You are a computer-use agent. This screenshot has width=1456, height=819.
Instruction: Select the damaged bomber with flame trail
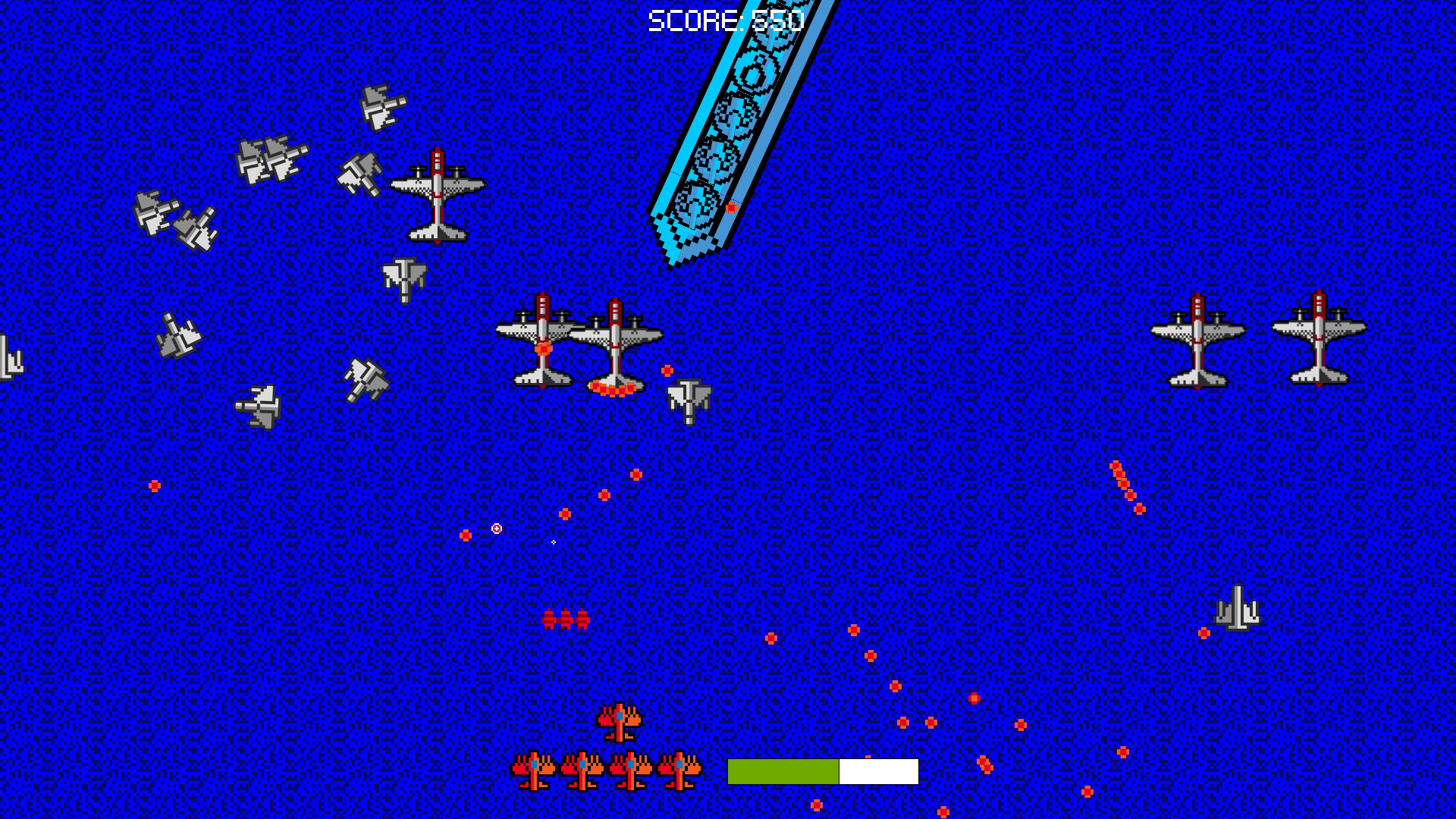(x=614, y=349)
